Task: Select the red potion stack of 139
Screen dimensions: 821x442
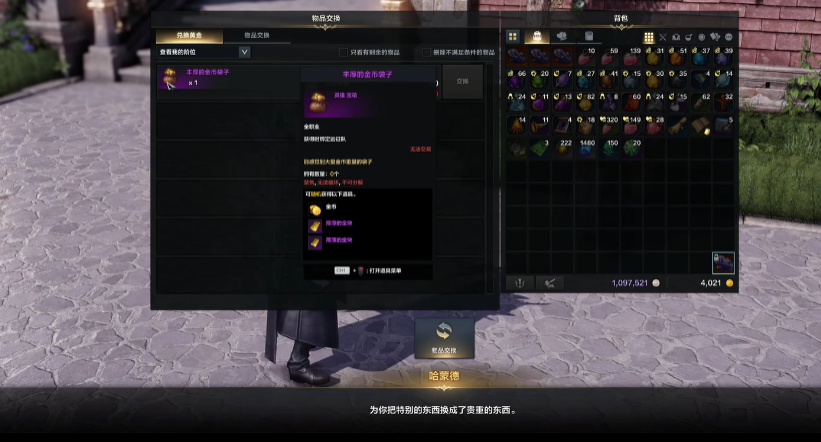Action: point(632,56)
